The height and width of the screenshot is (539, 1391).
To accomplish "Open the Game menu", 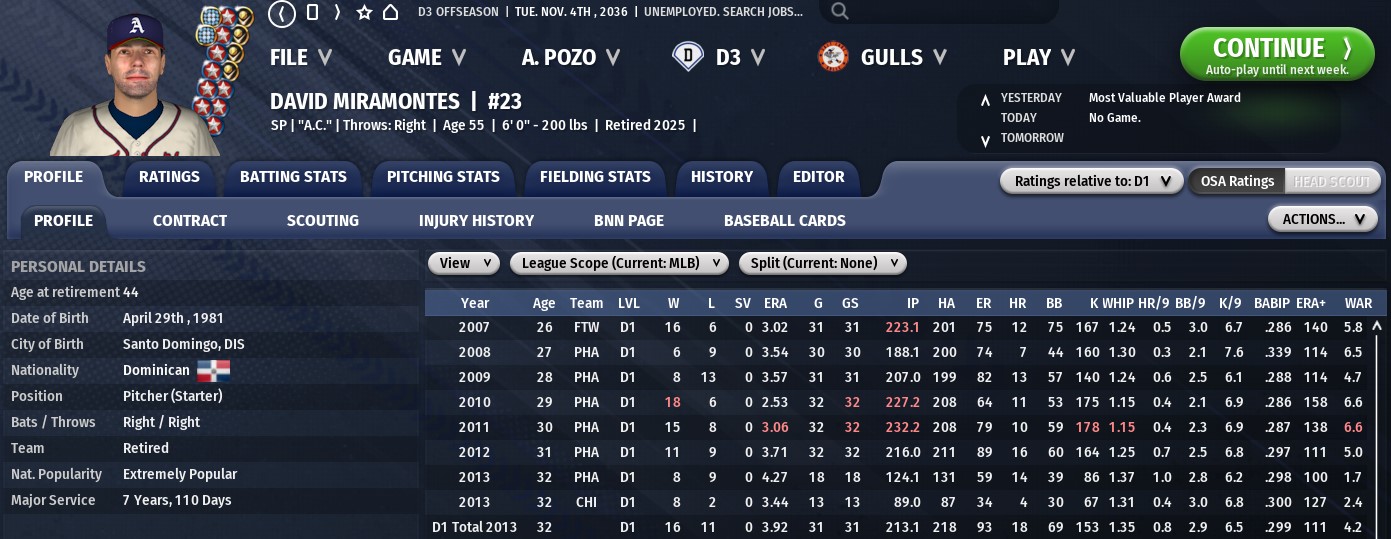I will [427, 58].
